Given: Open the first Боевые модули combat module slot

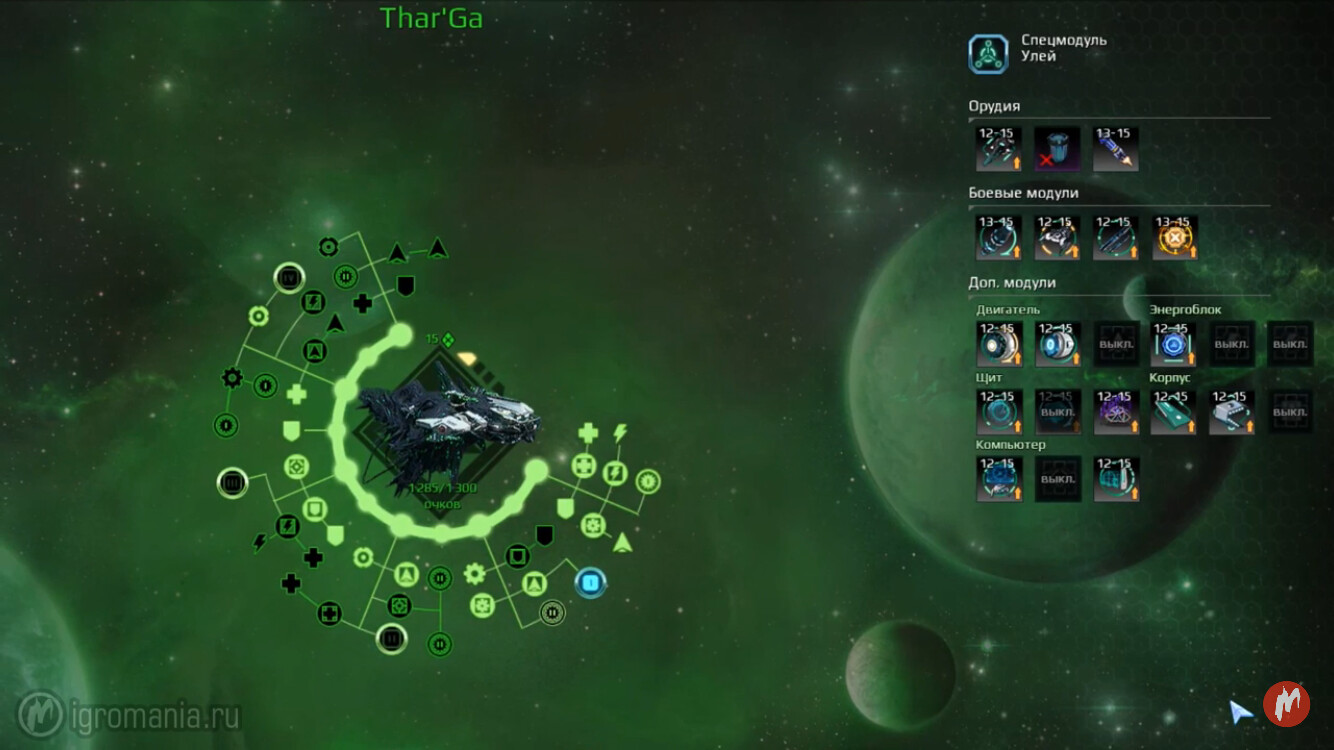Looking at the screenshot, I should (x=999, y=238).
